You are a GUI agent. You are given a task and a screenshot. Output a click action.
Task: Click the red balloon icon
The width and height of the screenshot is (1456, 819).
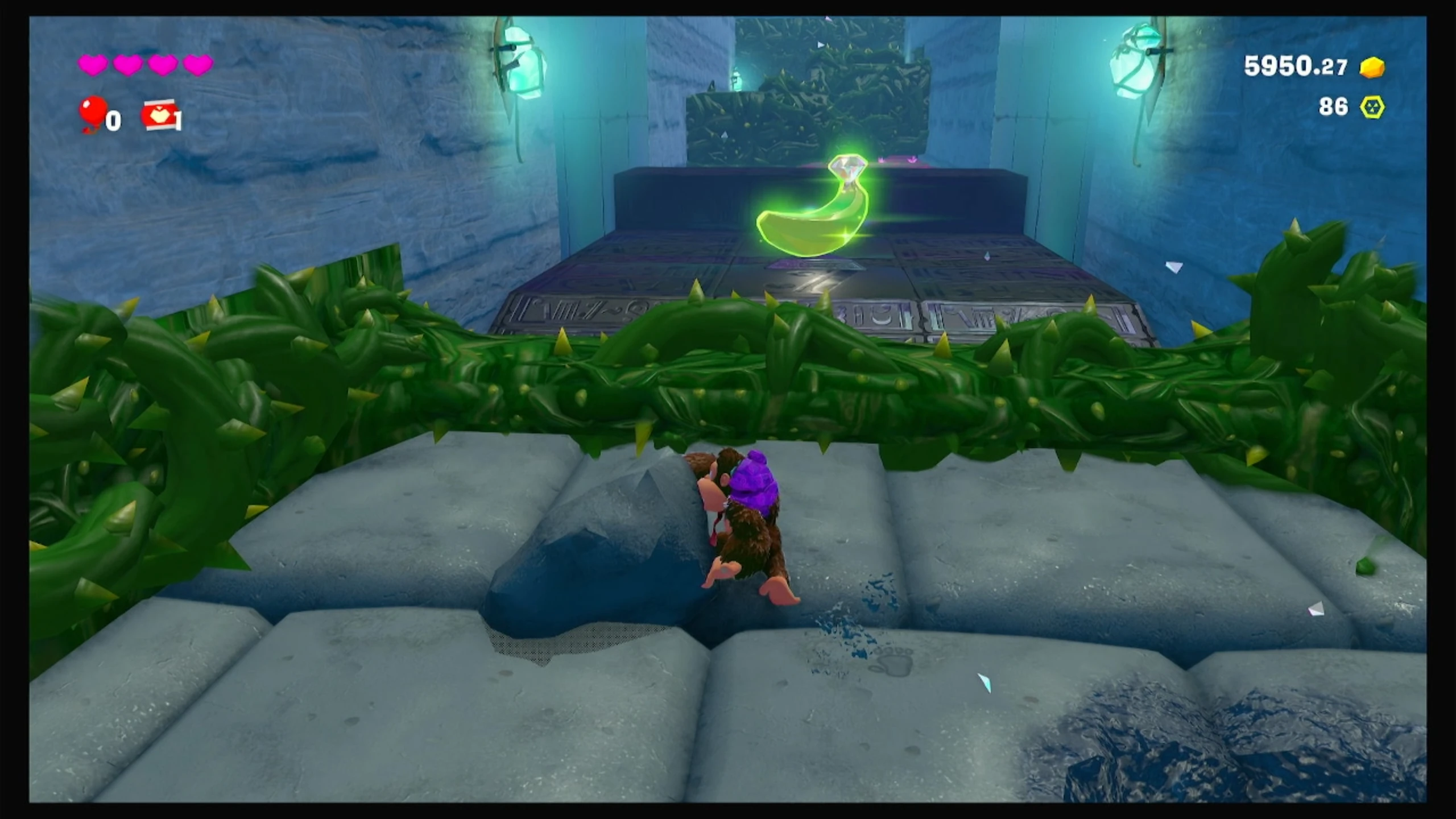[93, 112]
